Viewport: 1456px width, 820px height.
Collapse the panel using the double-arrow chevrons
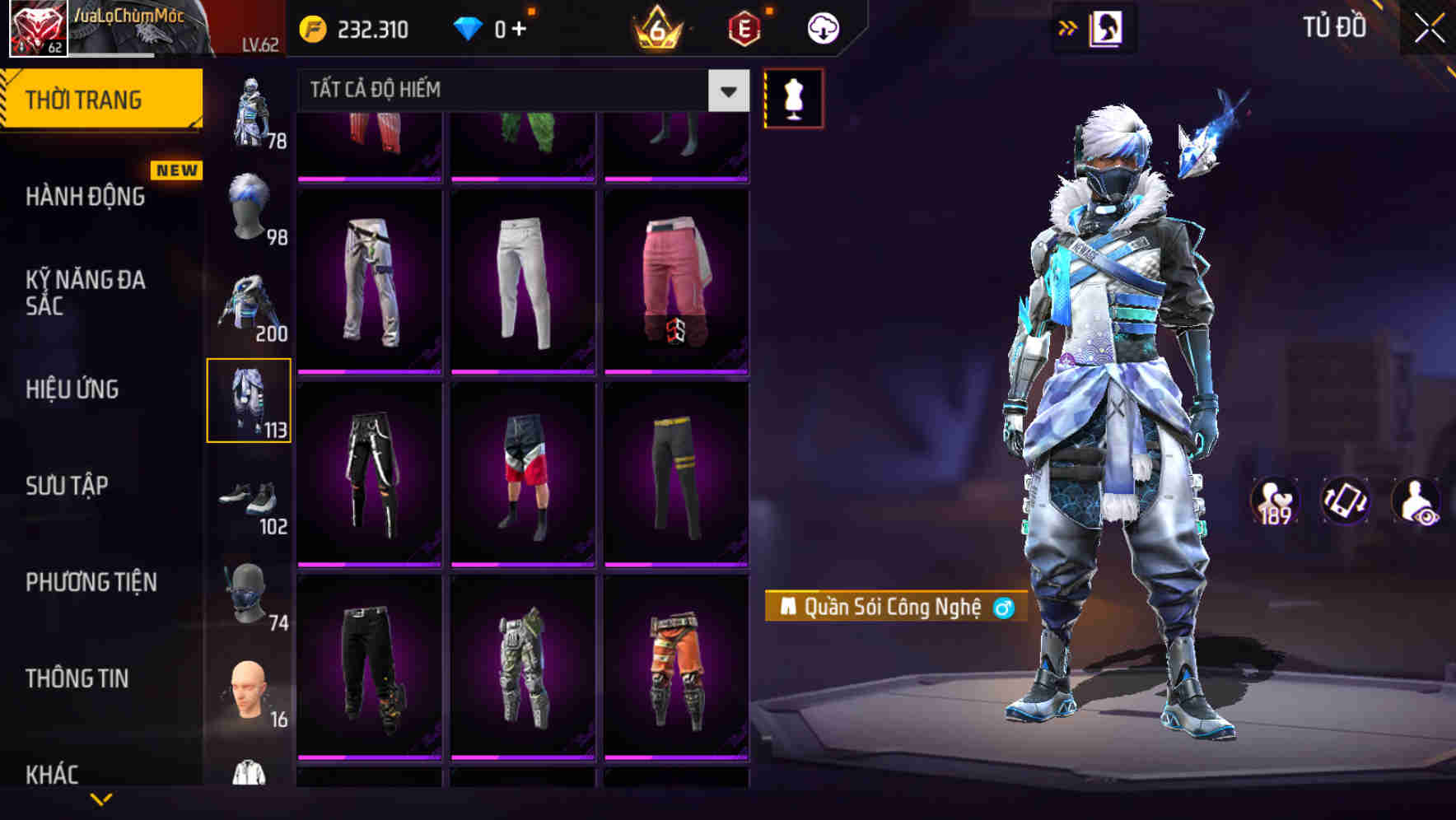click(x=1068, y=26)
